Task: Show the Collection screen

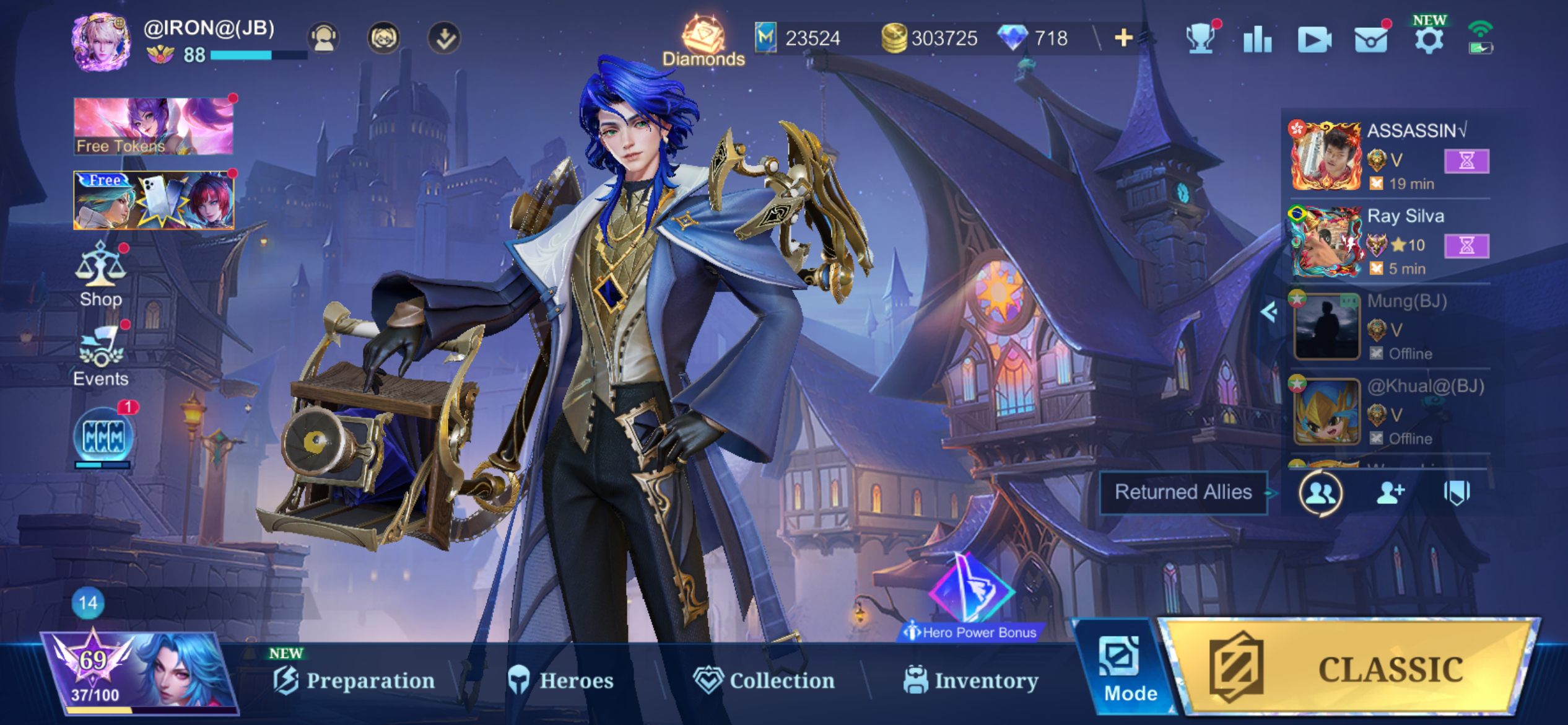Action: pyautogui.click(x=764, y=680)
